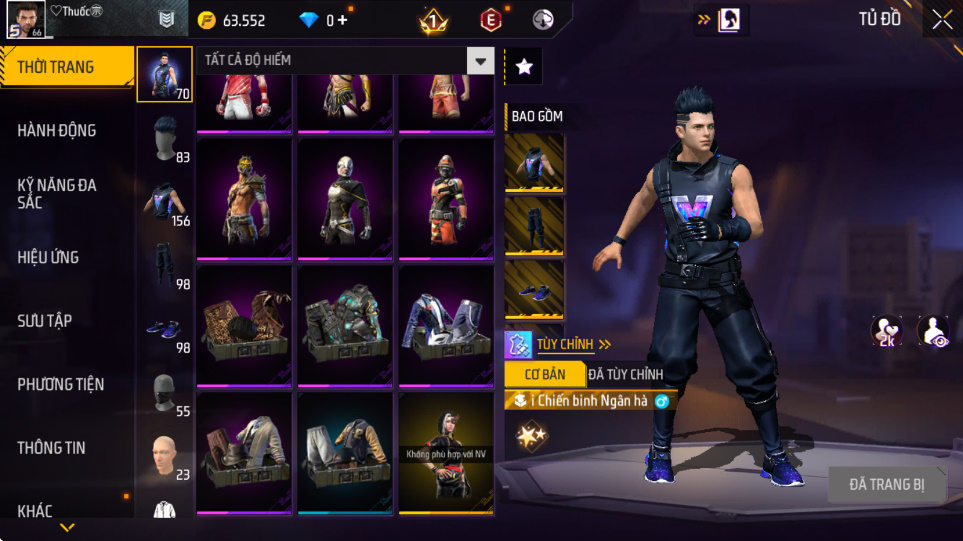The height and width of the screenshot is (541, 963).
Task: Click the Đã Trang Bị button
Action: [886, 485]
